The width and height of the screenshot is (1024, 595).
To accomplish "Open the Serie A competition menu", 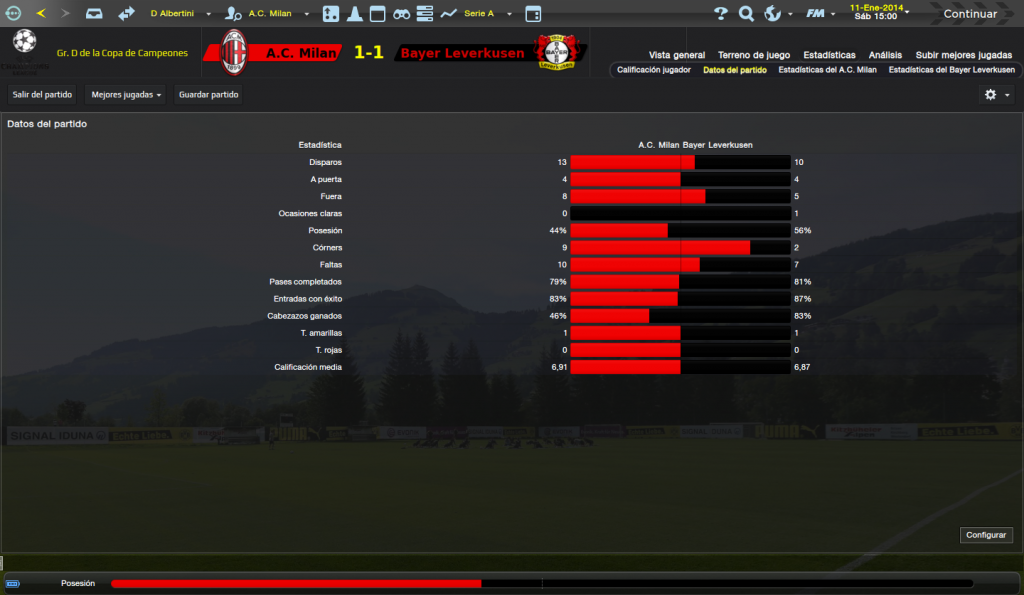I will tap(488, 14).
